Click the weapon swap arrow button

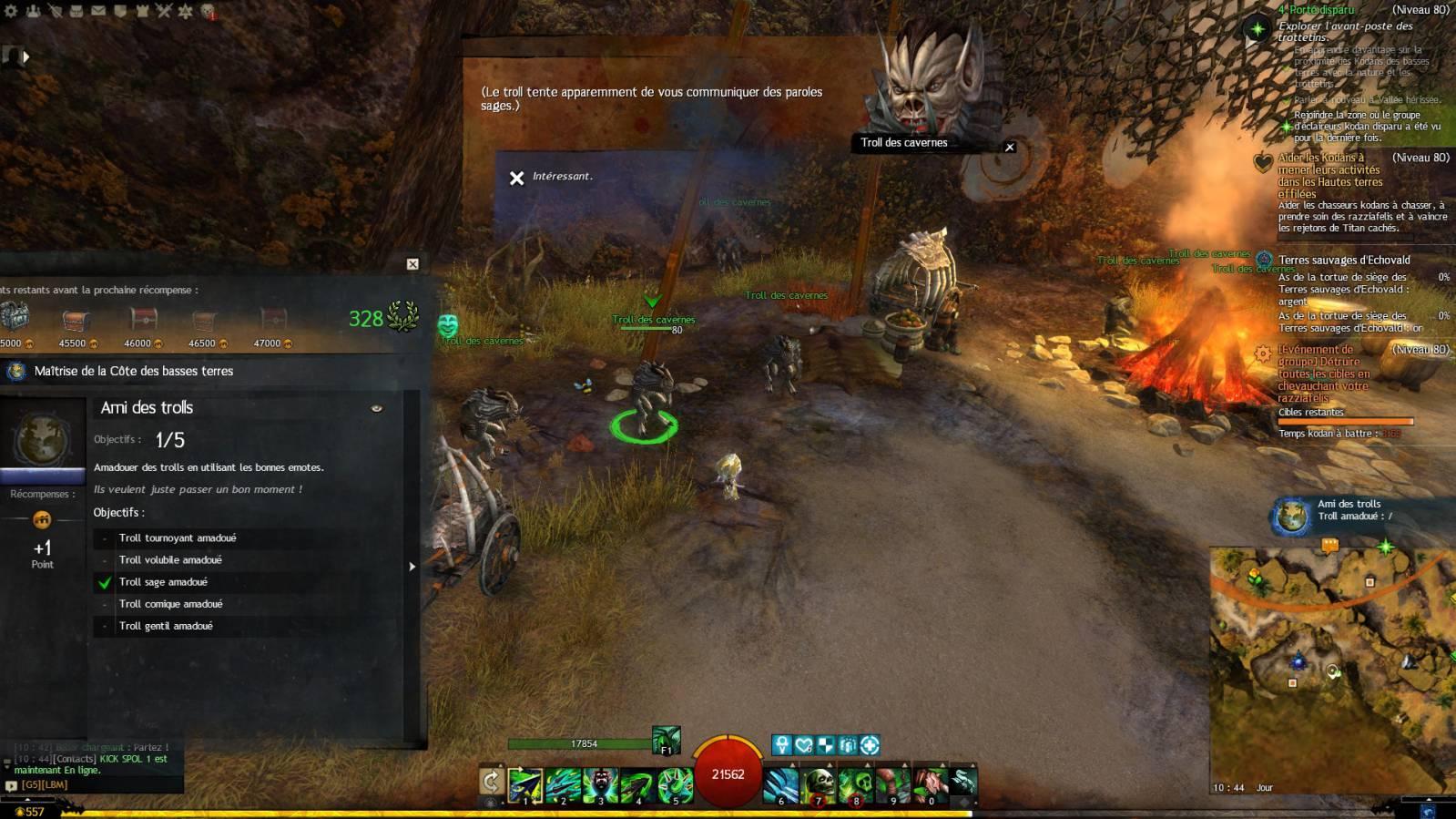pyautogui.click(x=491, y=781)
